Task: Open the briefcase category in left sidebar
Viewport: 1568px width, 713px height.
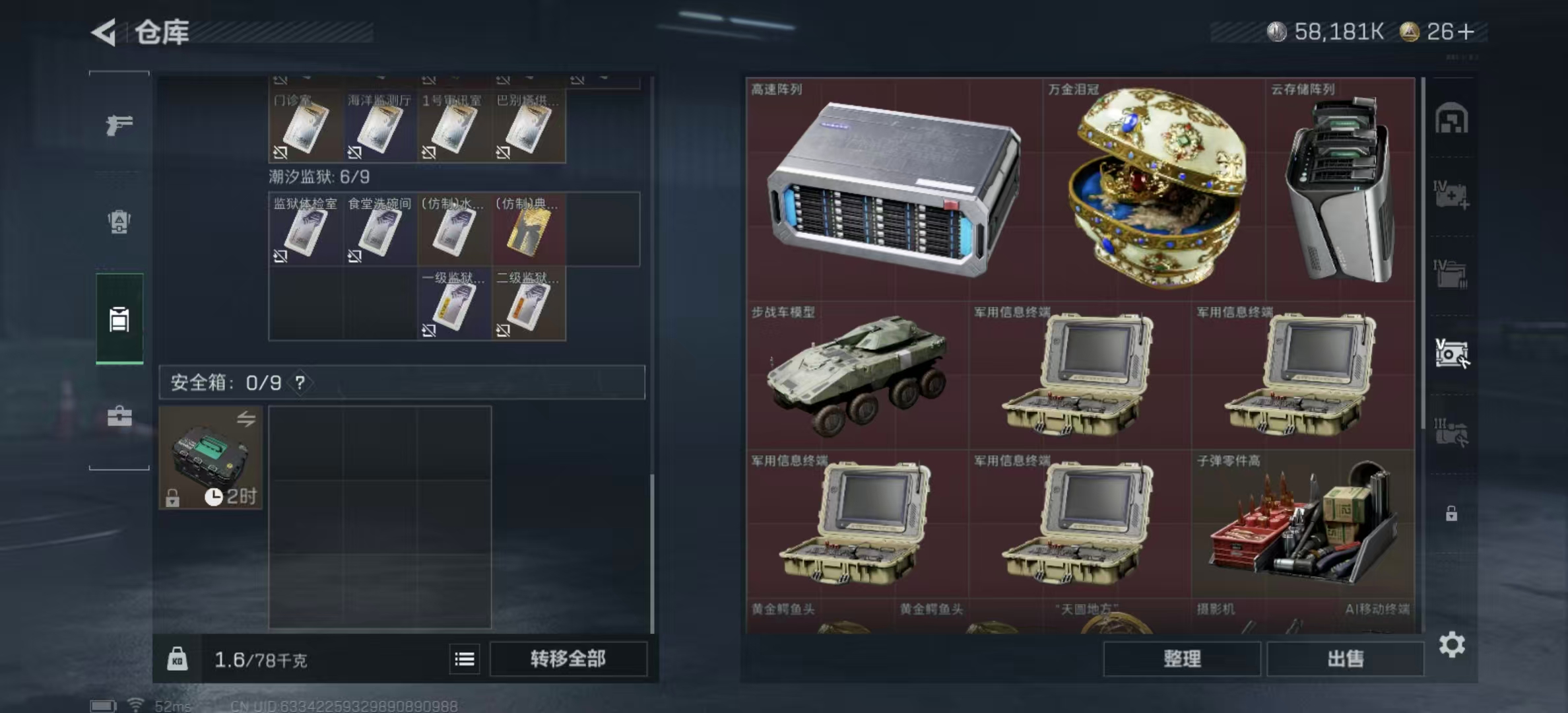Action: click(x=119, y=417)
